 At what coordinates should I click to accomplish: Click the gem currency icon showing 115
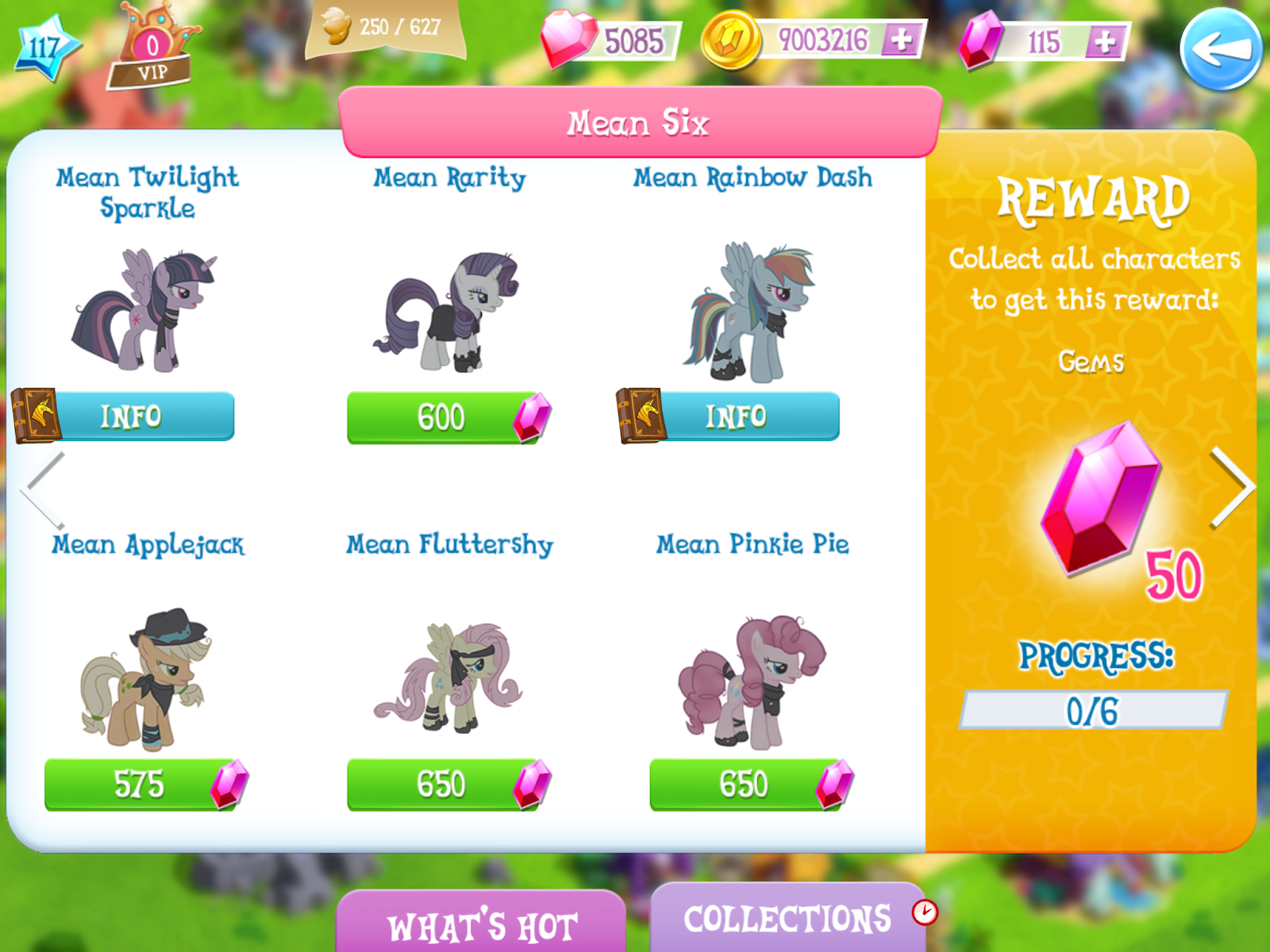click(x=982, y=38)
